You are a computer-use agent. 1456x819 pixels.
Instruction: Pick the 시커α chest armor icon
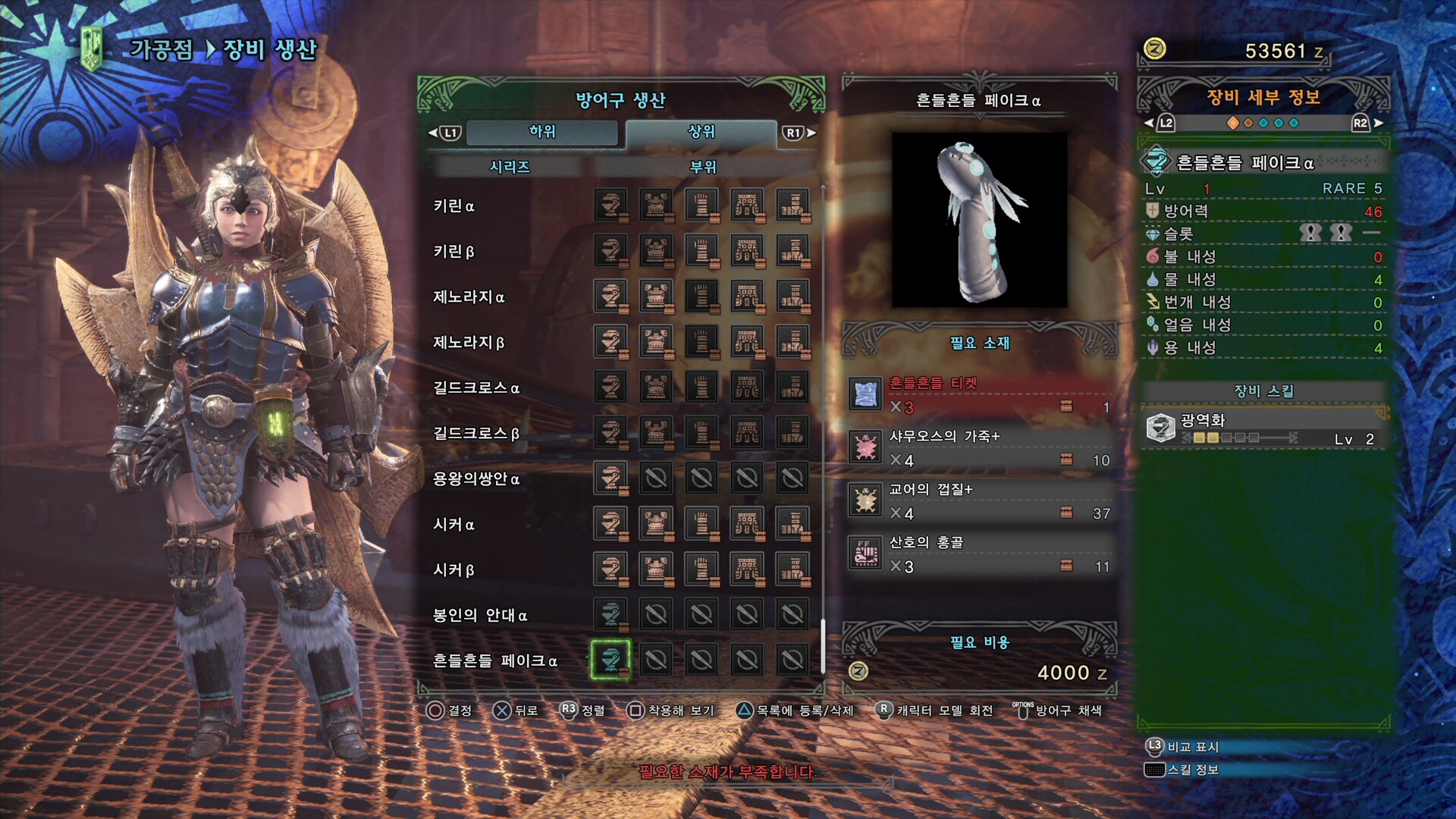pos(656,524)
